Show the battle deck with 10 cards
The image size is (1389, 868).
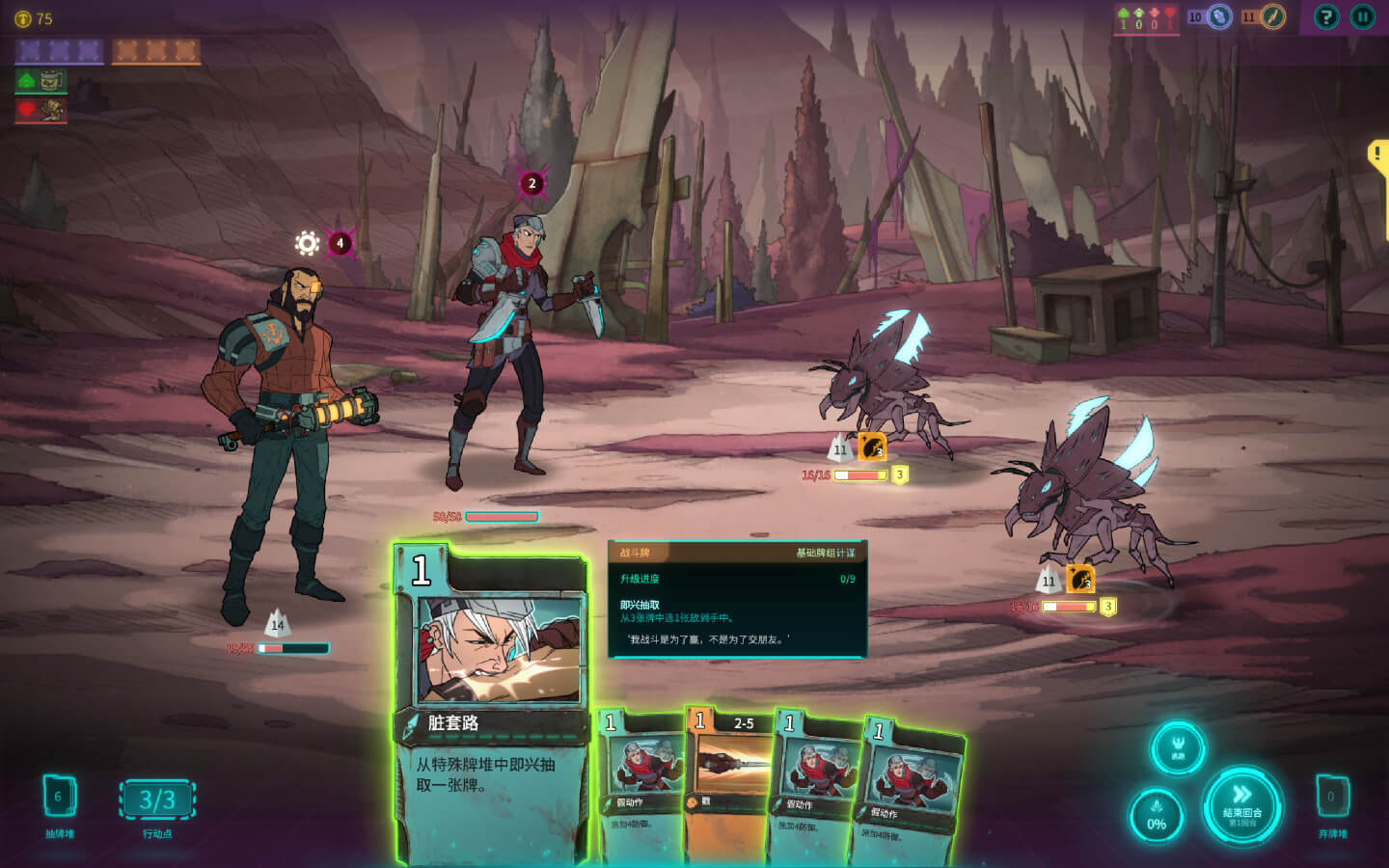tap(1219, 16)
